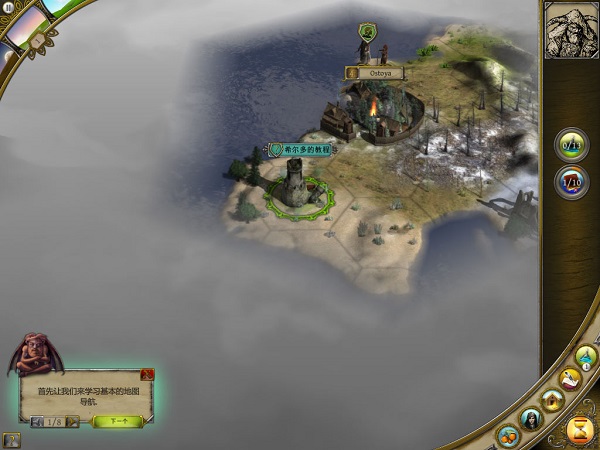The image size is (600, 450).
Task: Click the 0/13 round counter orb
Action: coord(572,144)
